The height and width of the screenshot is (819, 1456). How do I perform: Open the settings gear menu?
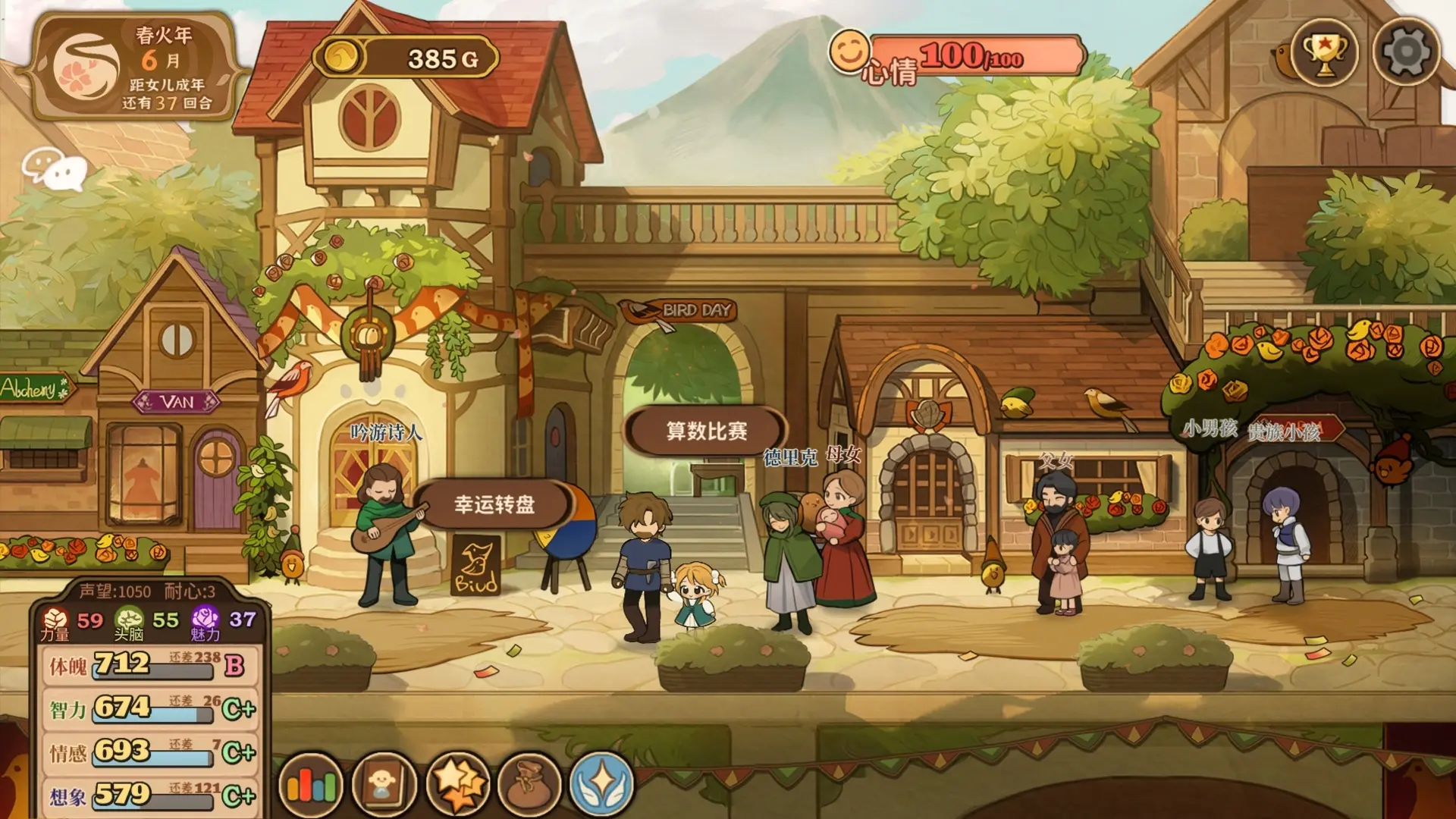1406,52
